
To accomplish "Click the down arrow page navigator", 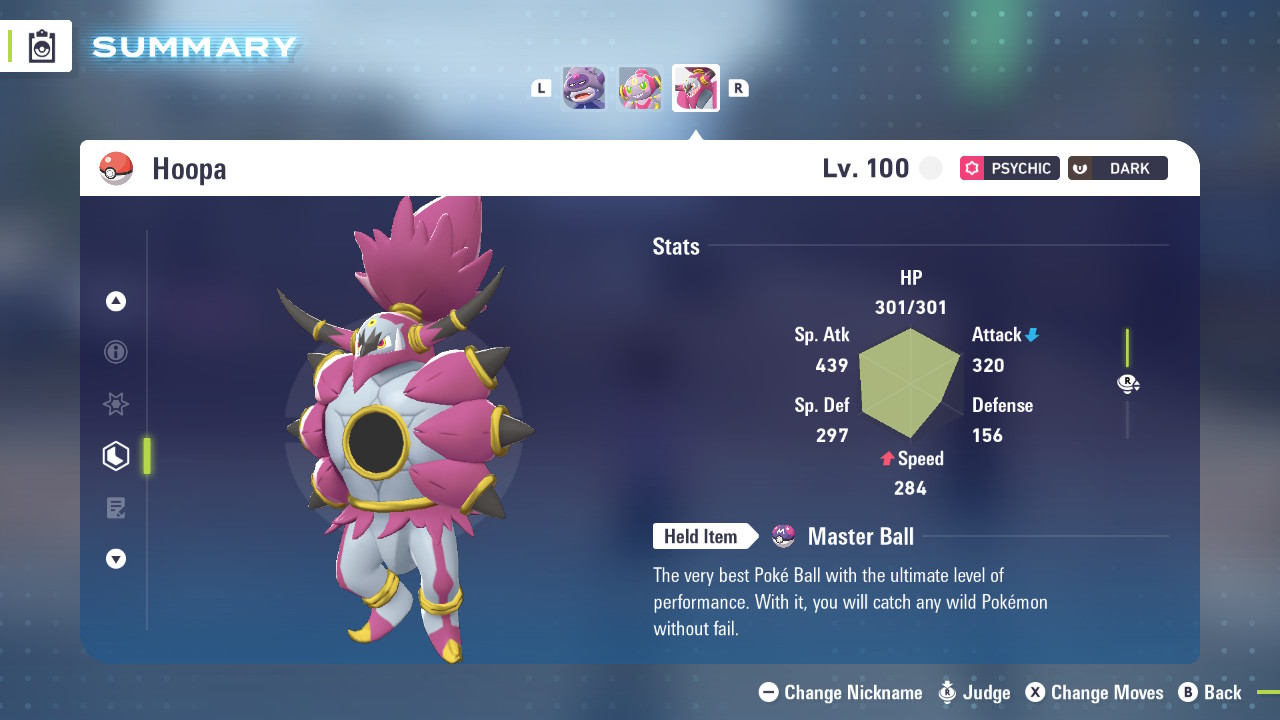I will coord(116,559).
